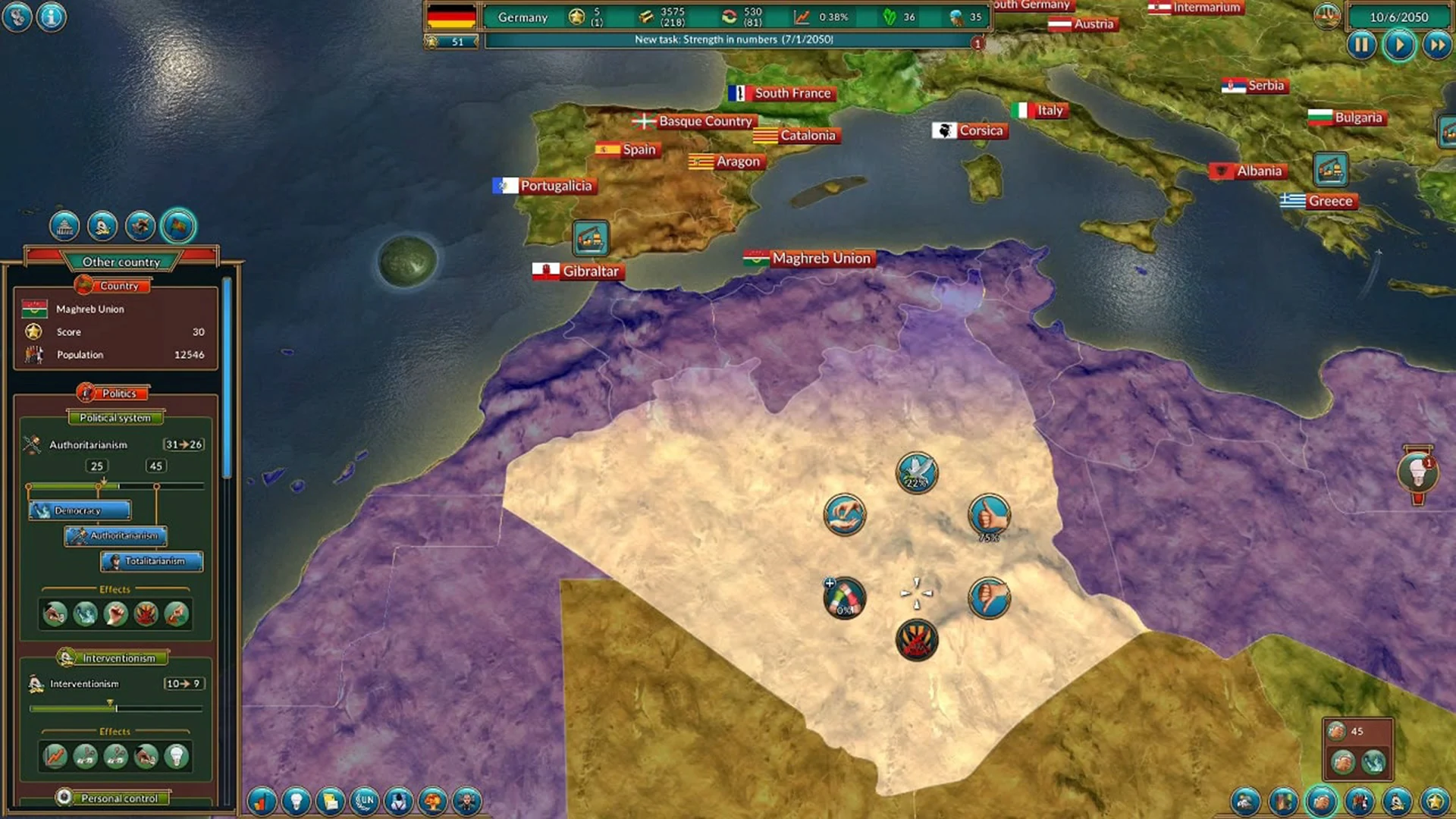
Task: Click the nuclear explosion icon in bottom toolbar
Action: point(432,802)
